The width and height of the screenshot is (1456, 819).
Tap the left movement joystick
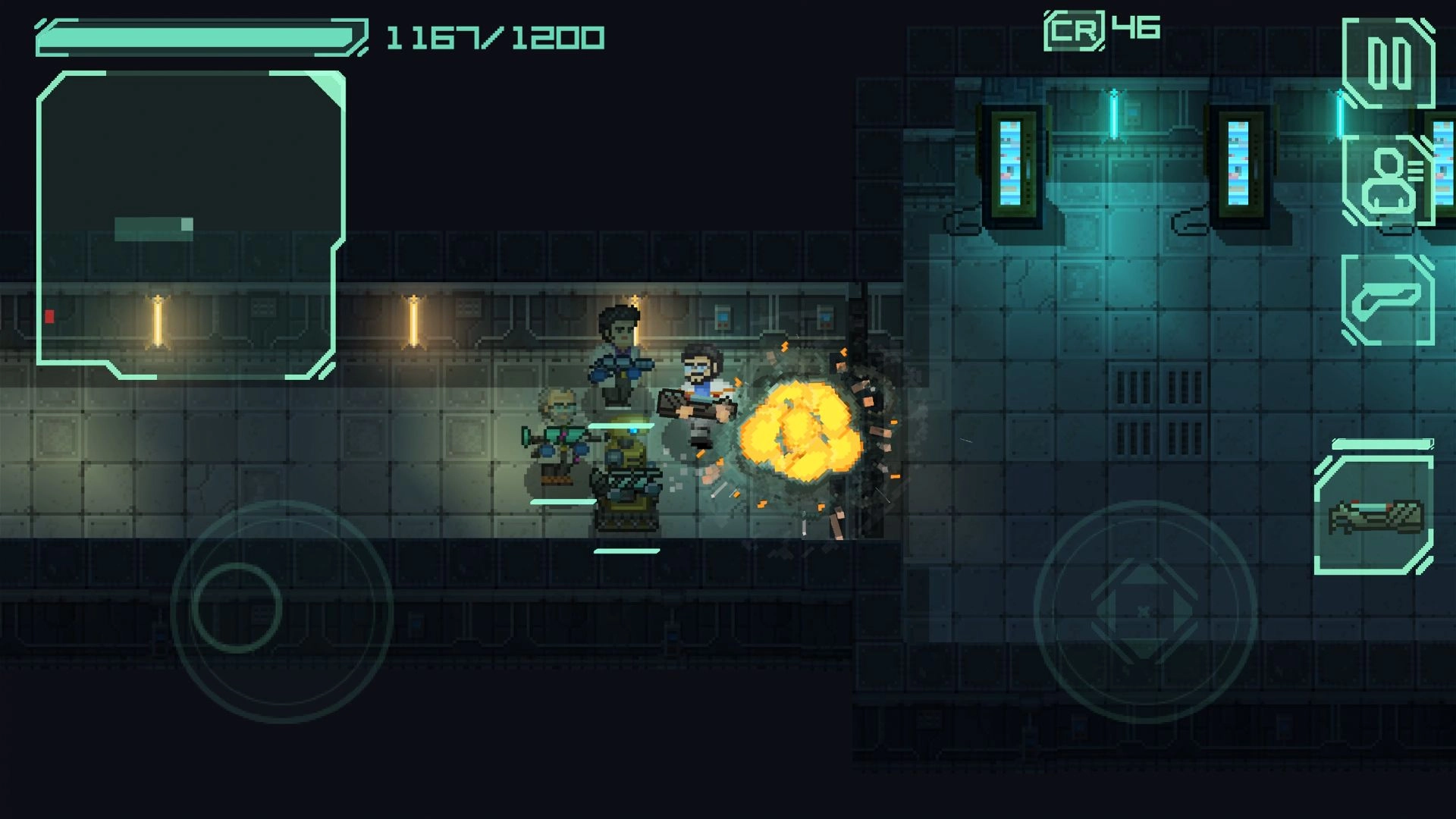237,608
